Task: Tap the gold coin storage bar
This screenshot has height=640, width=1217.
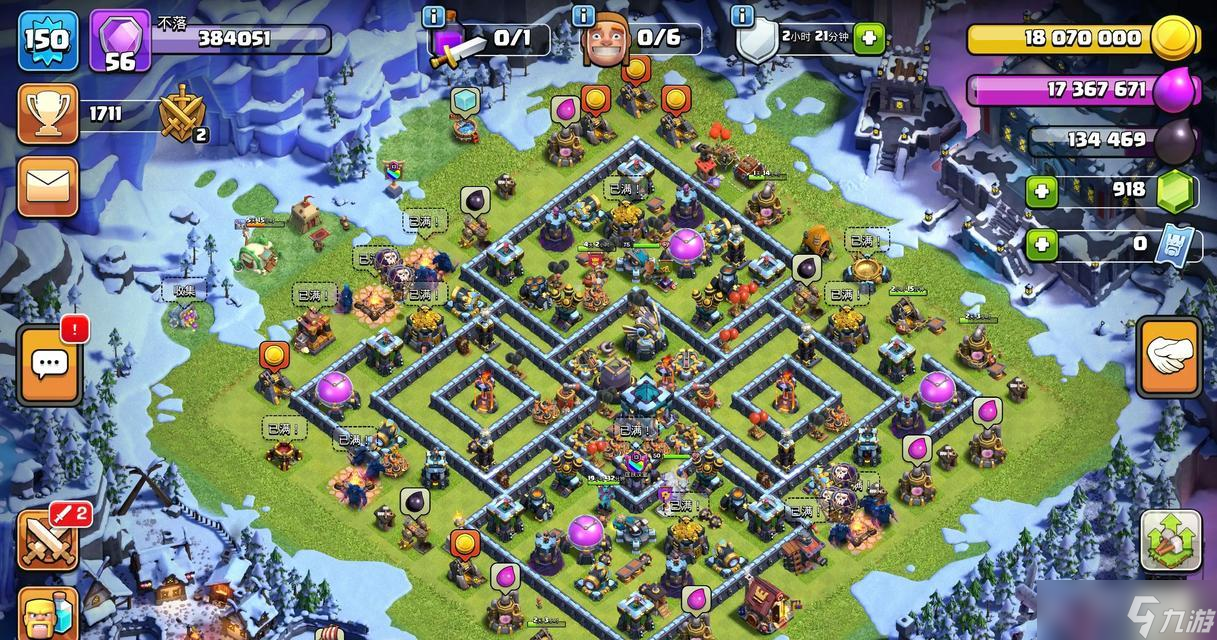Action: pos(1070,39)
